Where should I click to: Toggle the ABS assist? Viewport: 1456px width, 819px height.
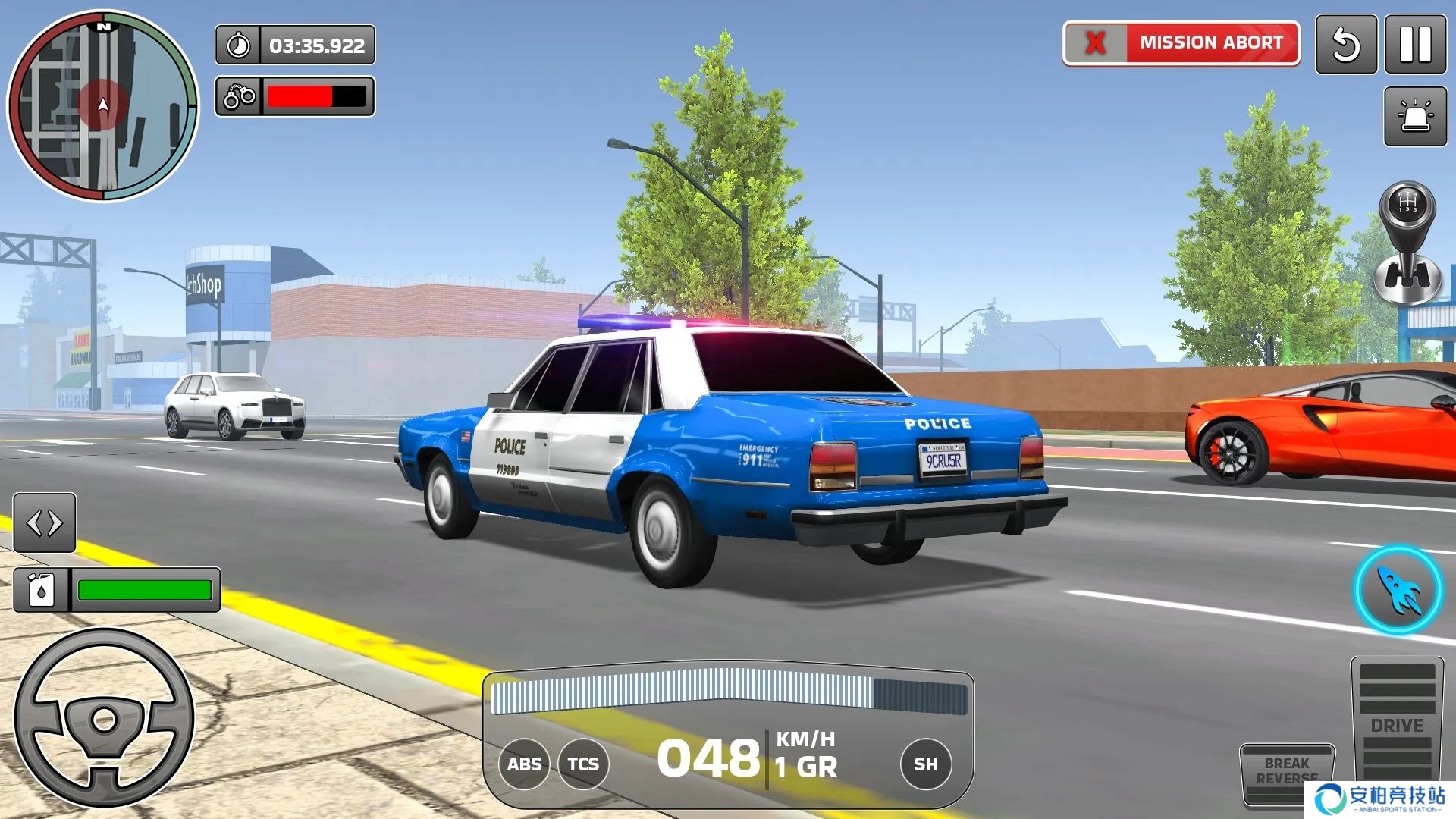pyautogui.click(x=524, y=764)
